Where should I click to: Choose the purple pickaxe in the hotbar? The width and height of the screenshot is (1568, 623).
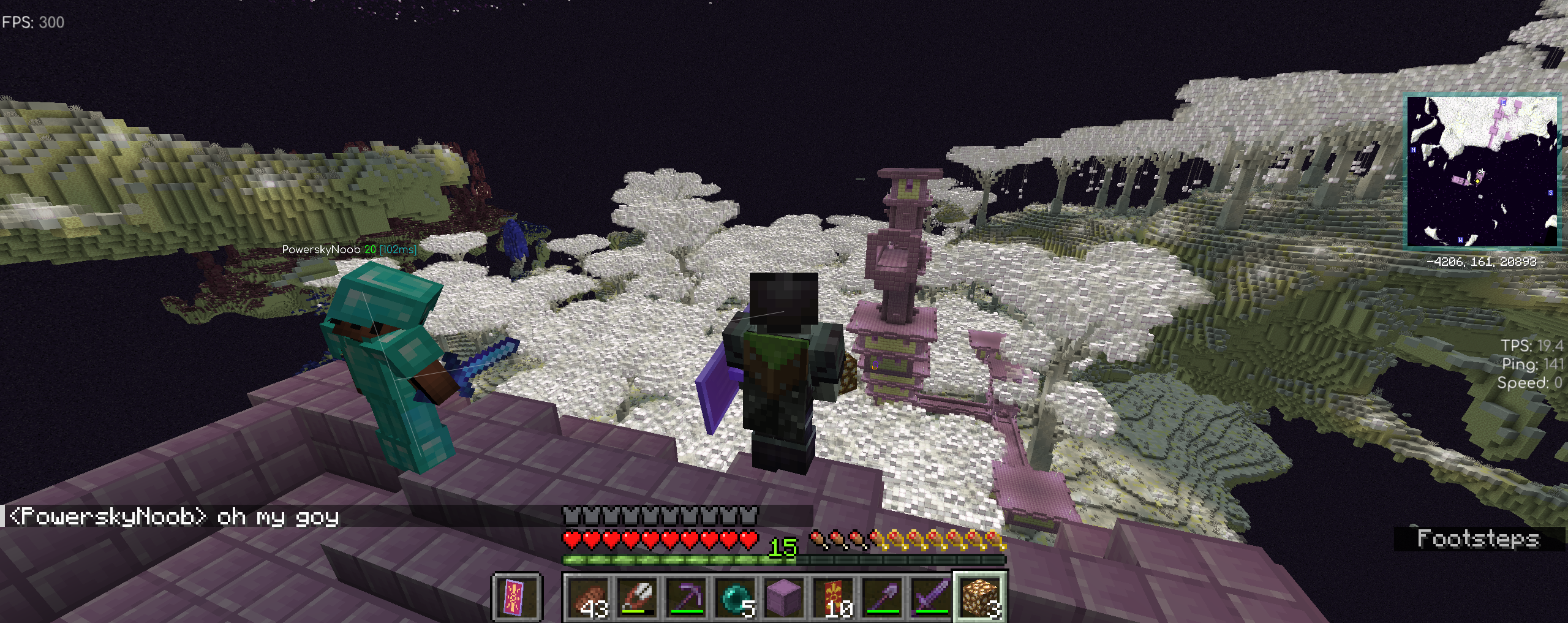686,597
